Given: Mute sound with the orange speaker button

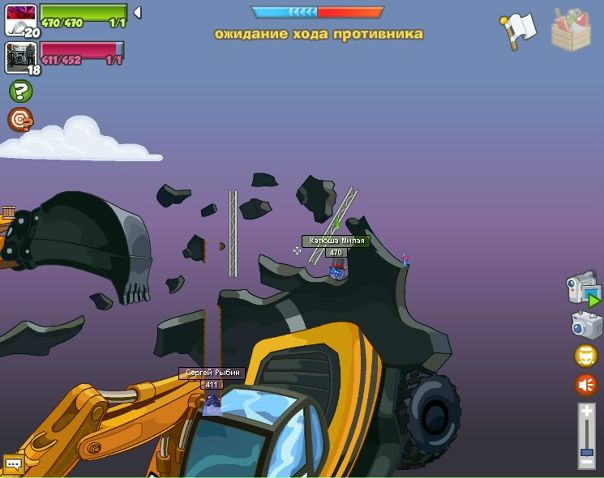Looking at the screenshot, I should click(x=586, y=385).
